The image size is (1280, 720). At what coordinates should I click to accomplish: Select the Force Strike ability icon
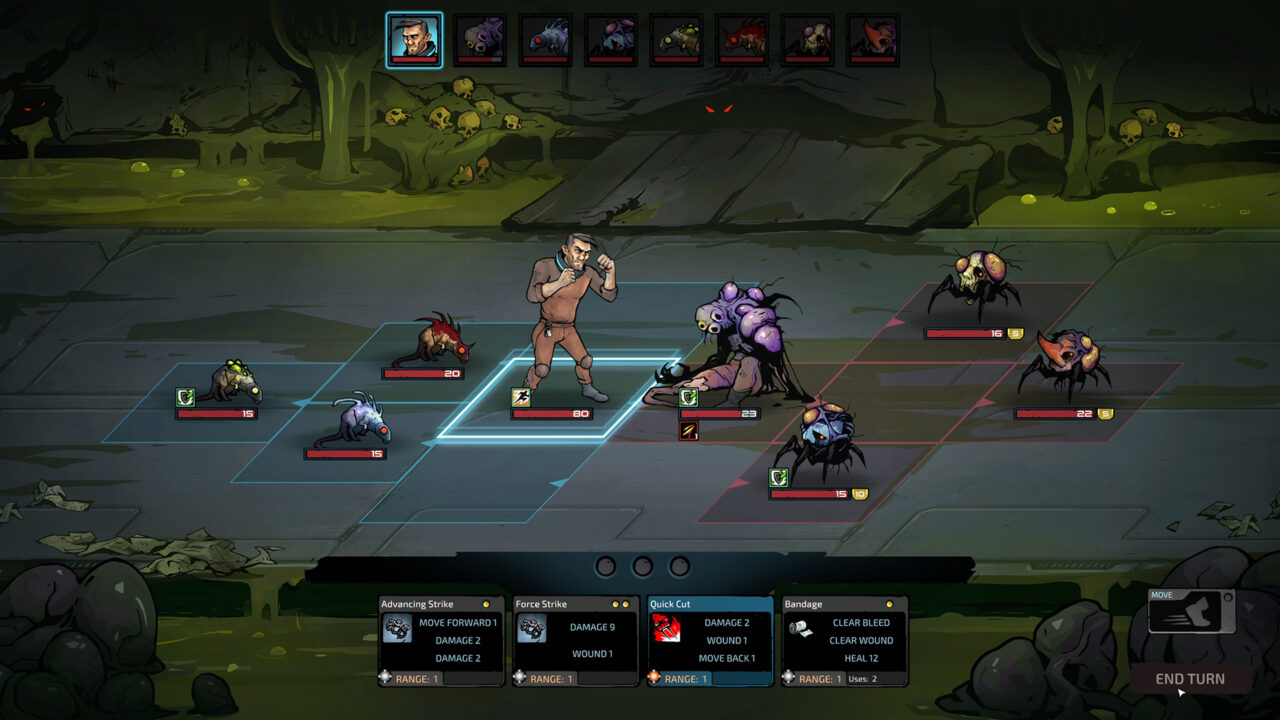532,629
